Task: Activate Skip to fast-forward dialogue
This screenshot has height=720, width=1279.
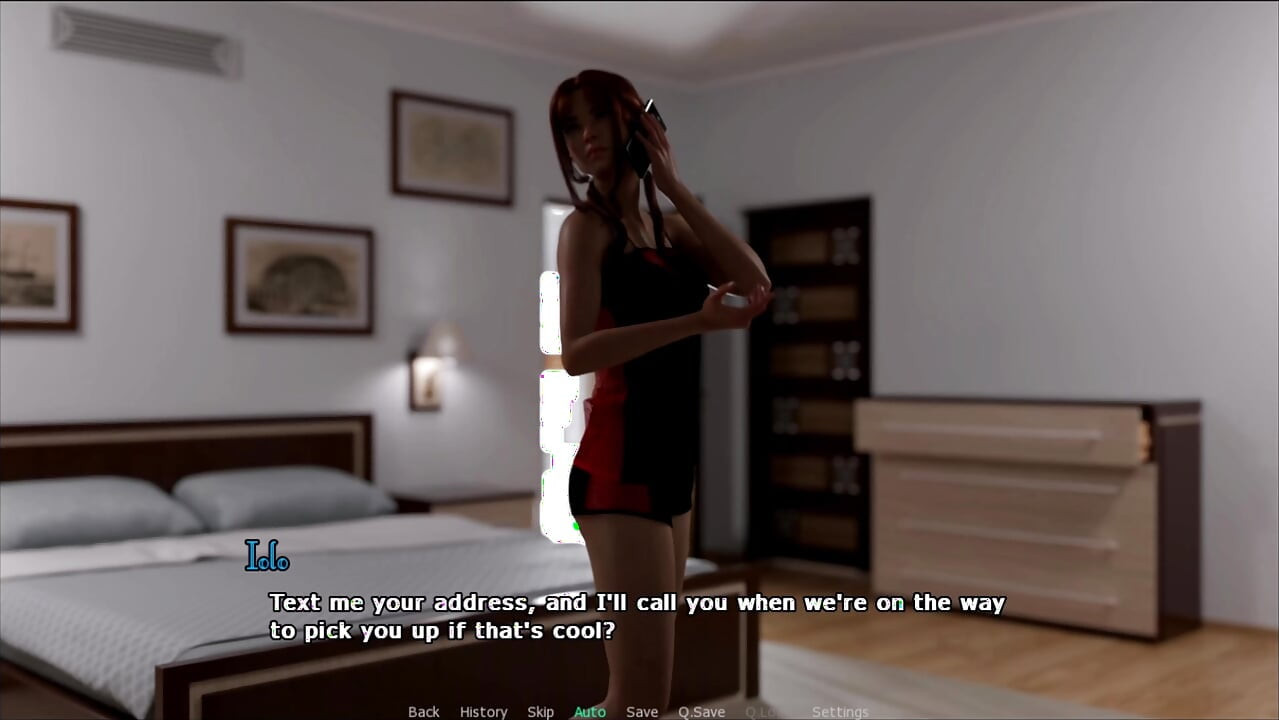Action: point(540,712)
